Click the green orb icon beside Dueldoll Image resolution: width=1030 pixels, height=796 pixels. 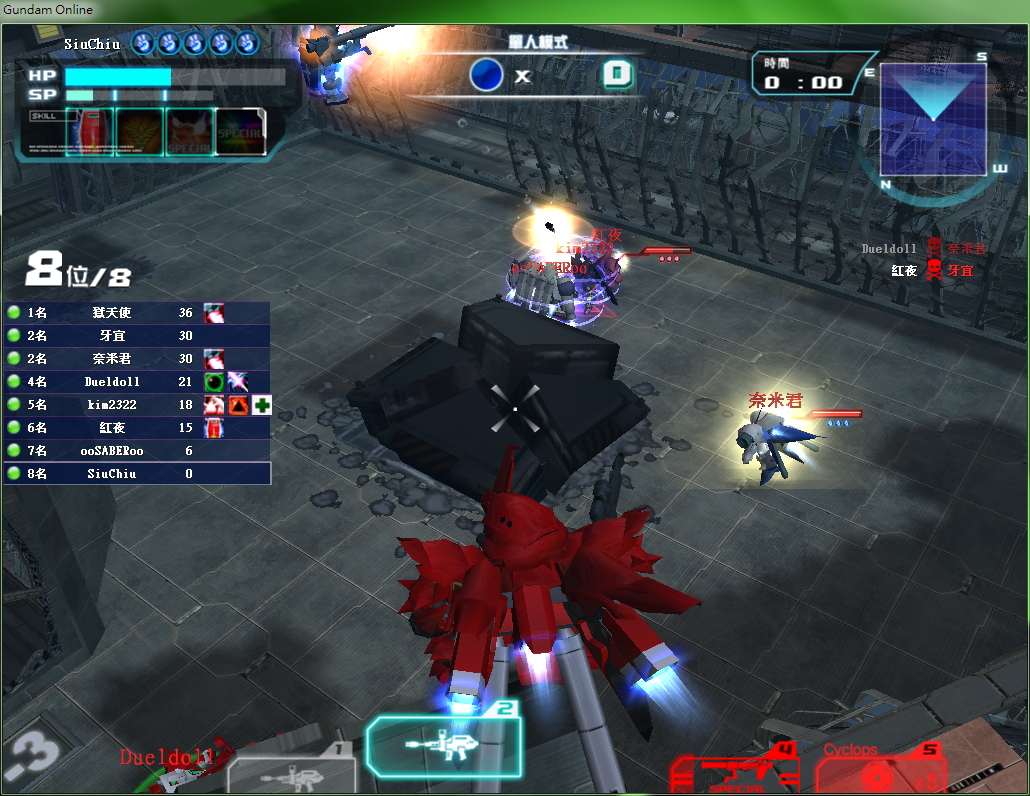pos(213,382)
